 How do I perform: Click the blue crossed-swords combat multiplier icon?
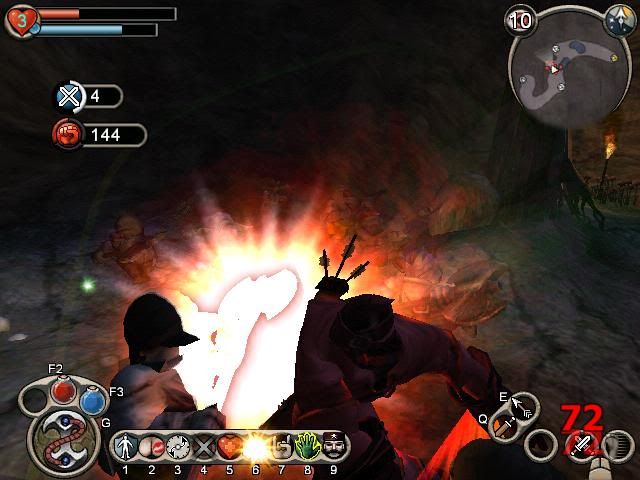pos(69,96)
